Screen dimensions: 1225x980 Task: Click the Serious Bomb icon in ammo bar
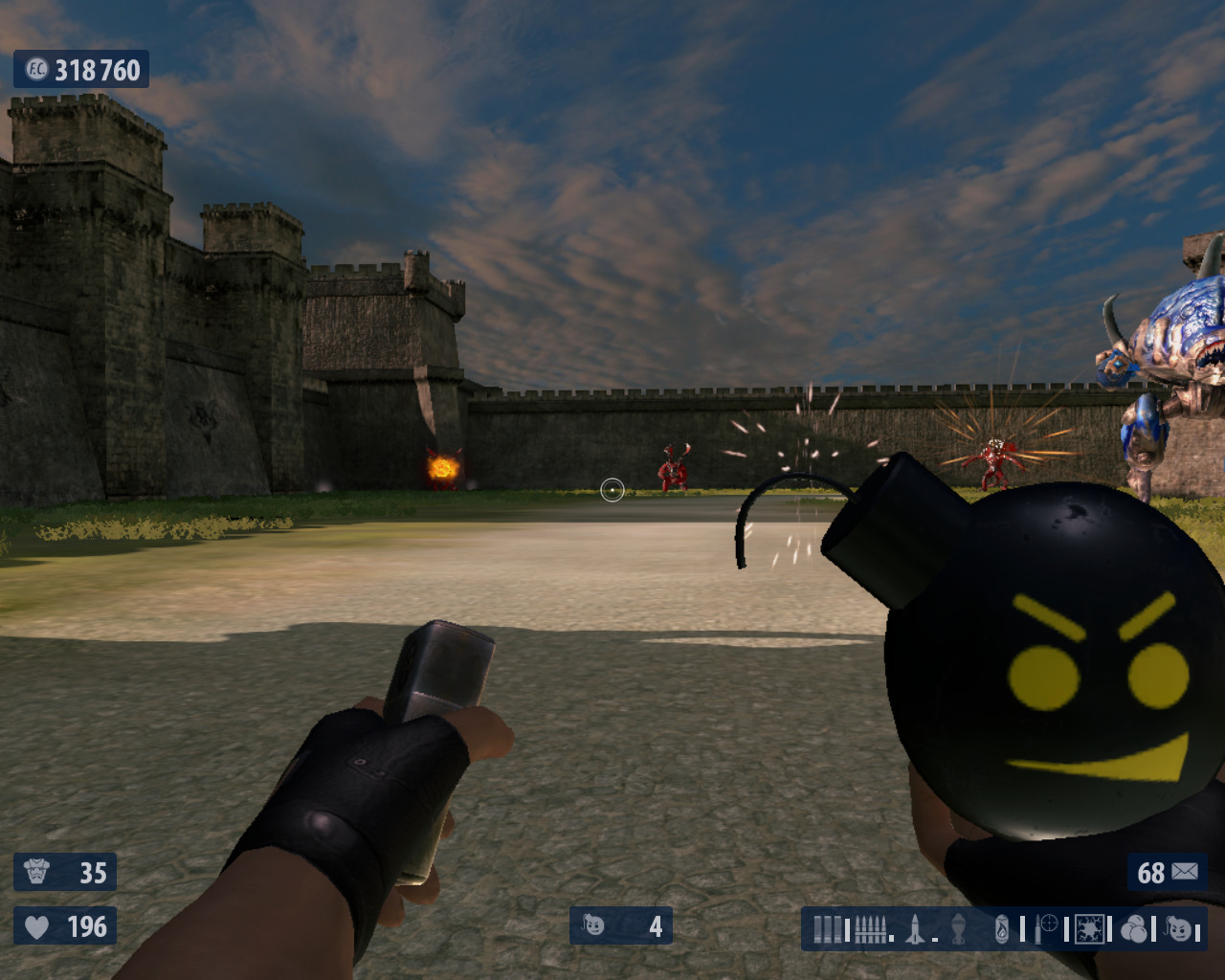pos(1179,929)
